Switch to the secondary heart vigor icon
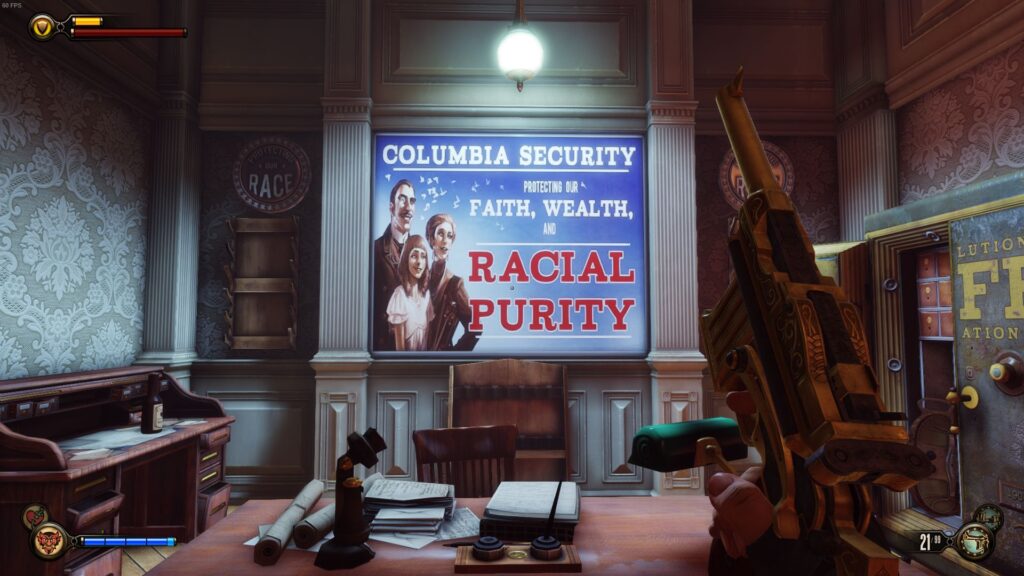The height and width of the screenshot is (576, 1024). click(34, 517)
